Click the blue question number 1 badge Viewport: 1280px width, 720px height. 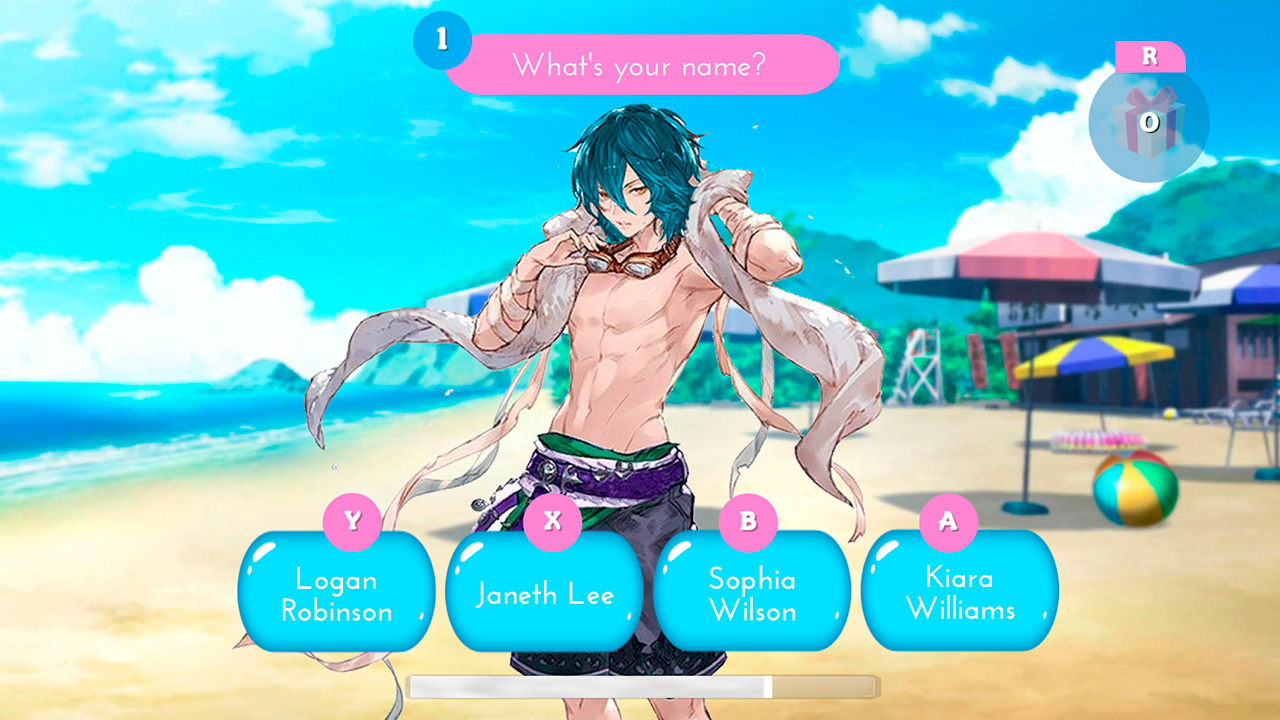tap(443, 40)
